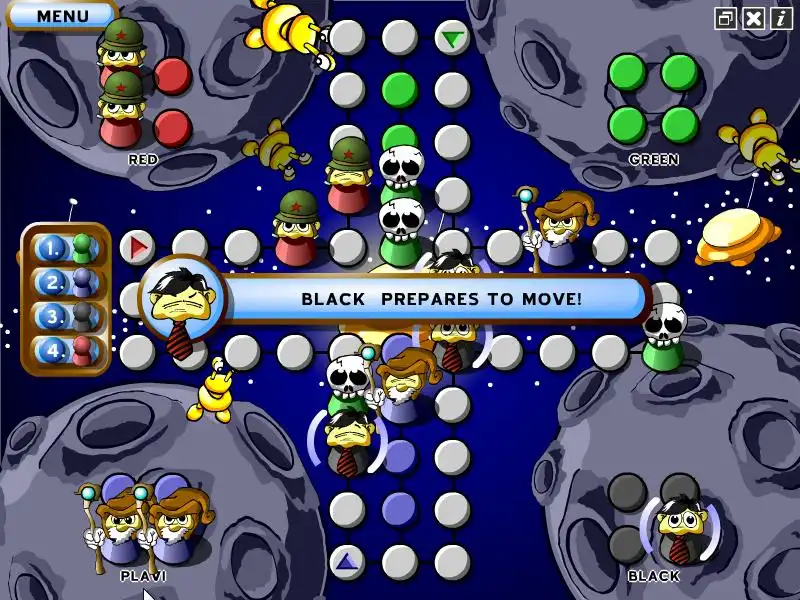Image resolution: width=800 pixels, height=600 pixels.
Task: Close the game with the X button
Action: coord(754,18)
